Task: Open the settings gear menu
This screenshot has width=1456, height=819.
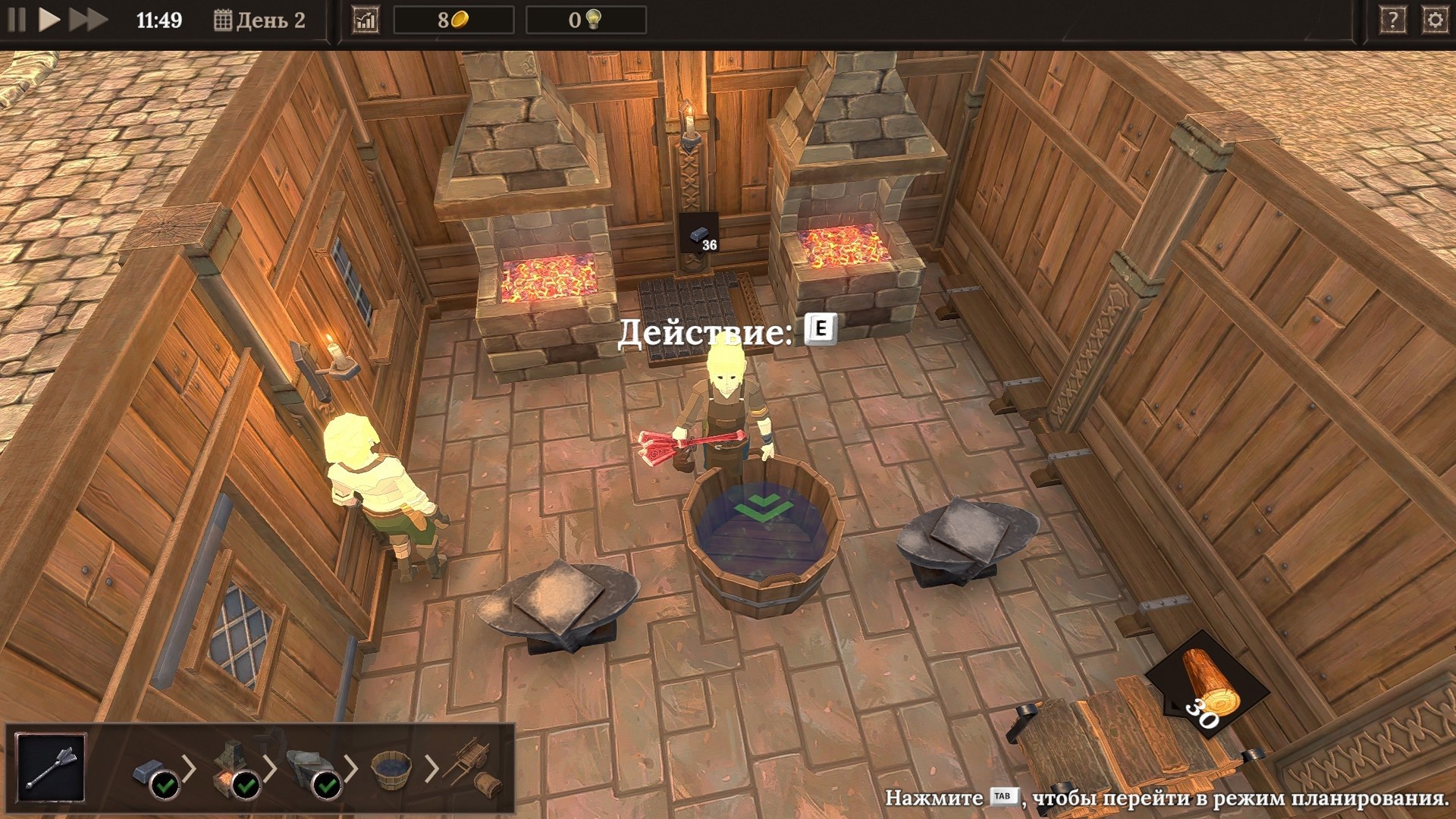Action: click(x=1435, y=20)
